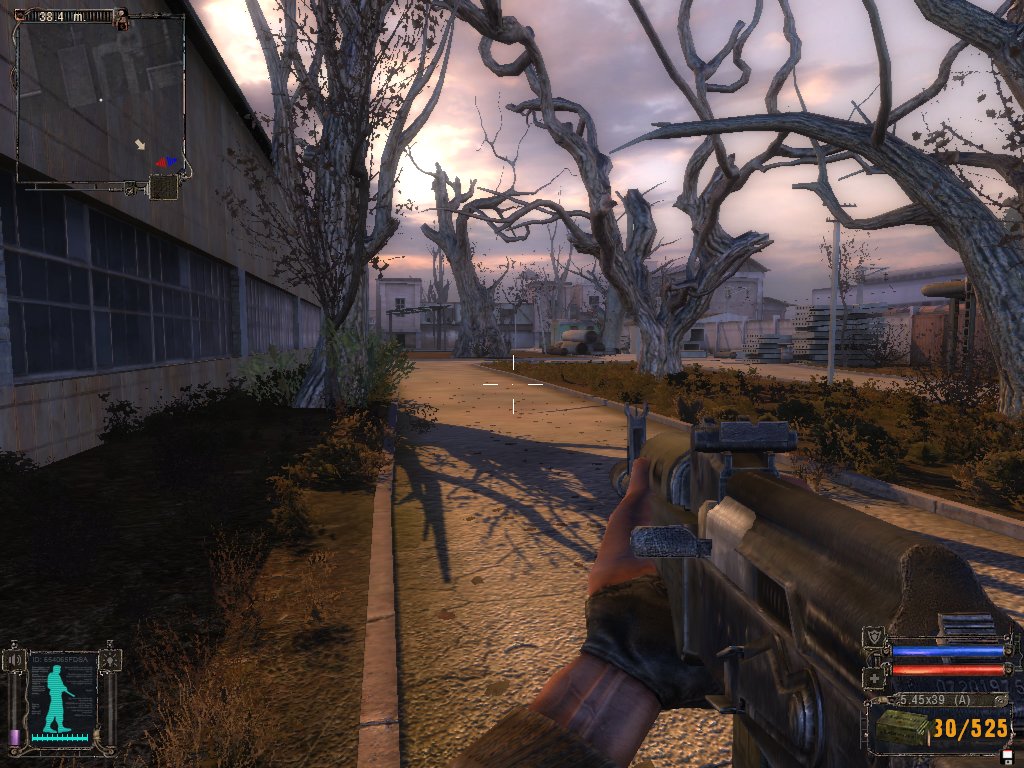1024x768 pixels.
Task: Select the PDA contacts icon below minimap
Action: pos(163,187)
